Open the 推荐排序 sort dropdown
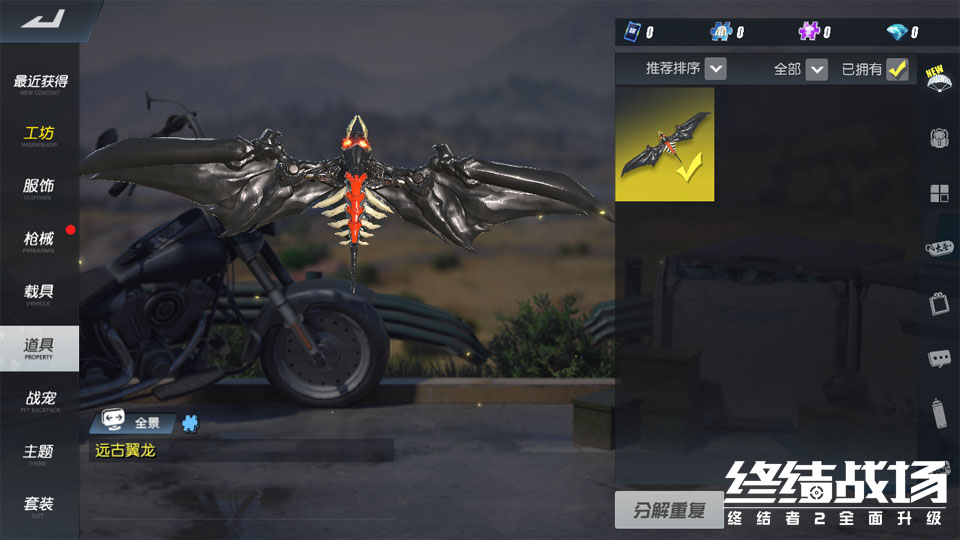Screen dimensions: 960x540 [x=715, y=69]
